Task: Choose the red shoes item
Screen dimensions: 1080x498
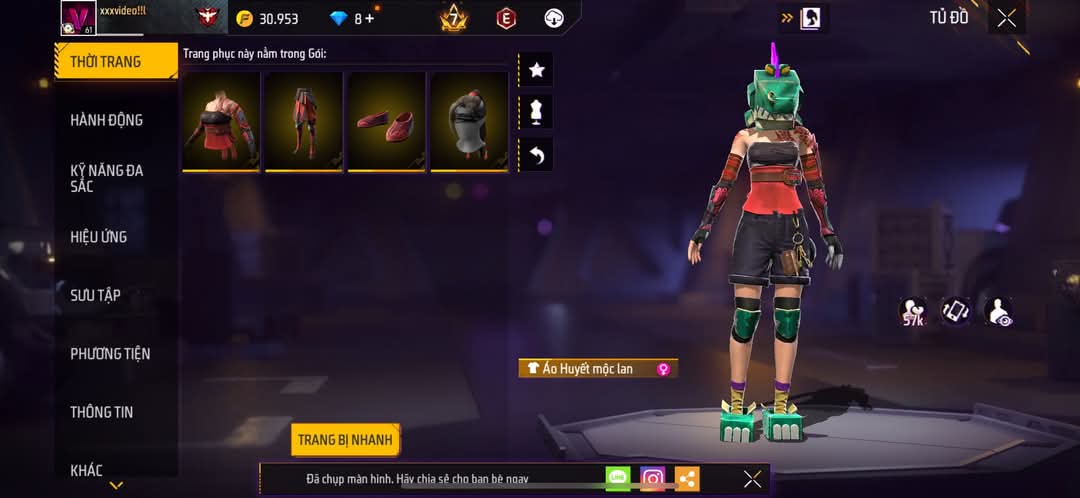Action: tap(385, 121)
